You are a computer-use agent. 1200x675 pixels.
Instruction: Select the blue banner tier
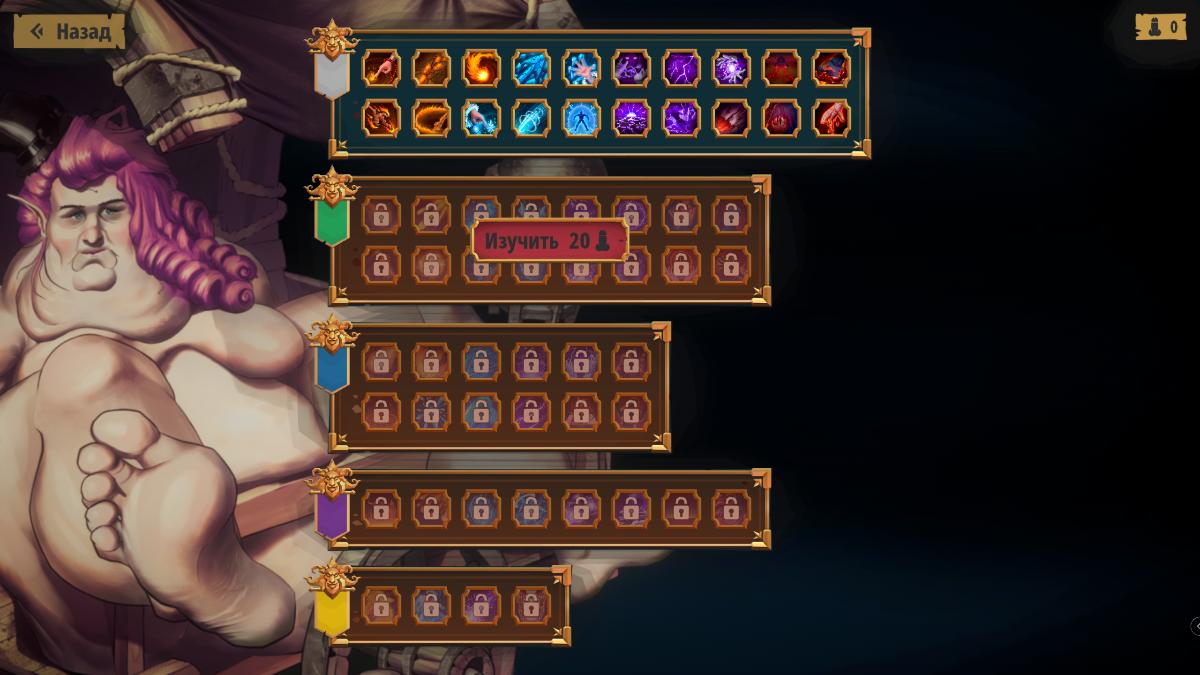pos(331,368)
